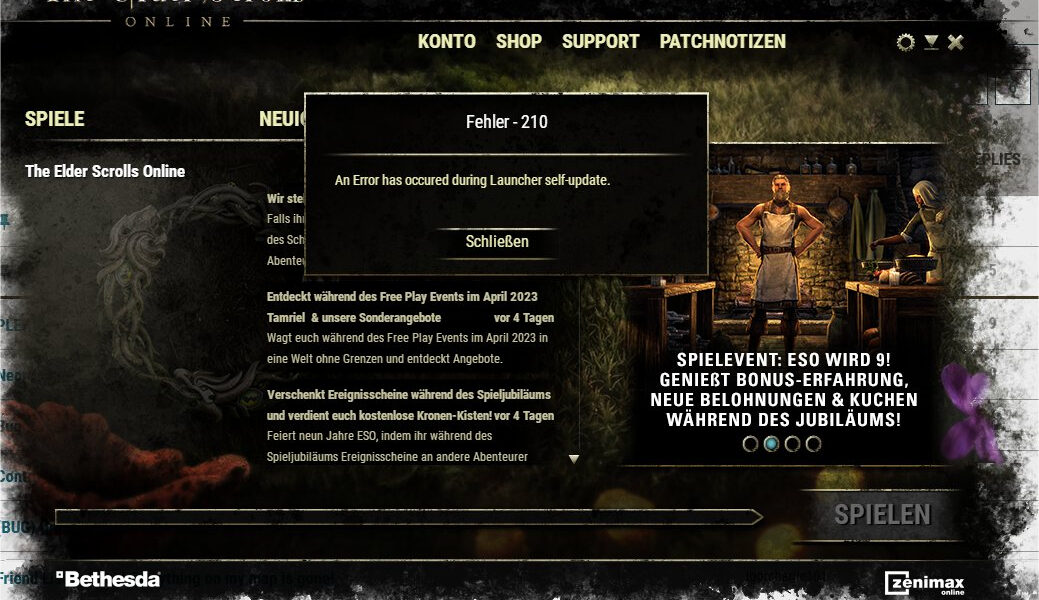Close the launcher with the X

click(956, 42)
